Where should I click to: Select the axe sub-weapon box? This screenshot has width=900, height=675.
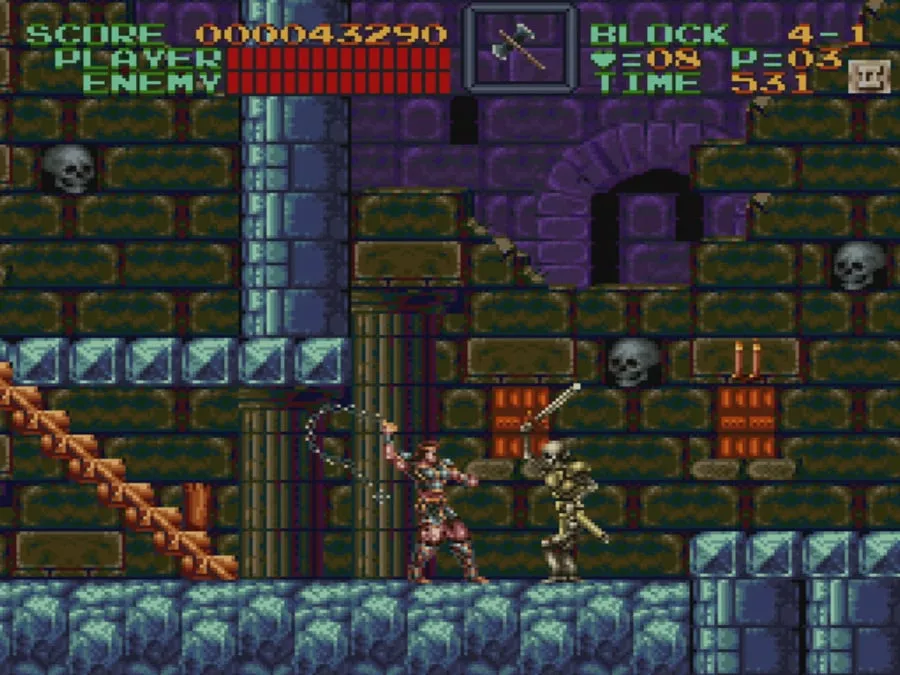[x=520, y=46]
